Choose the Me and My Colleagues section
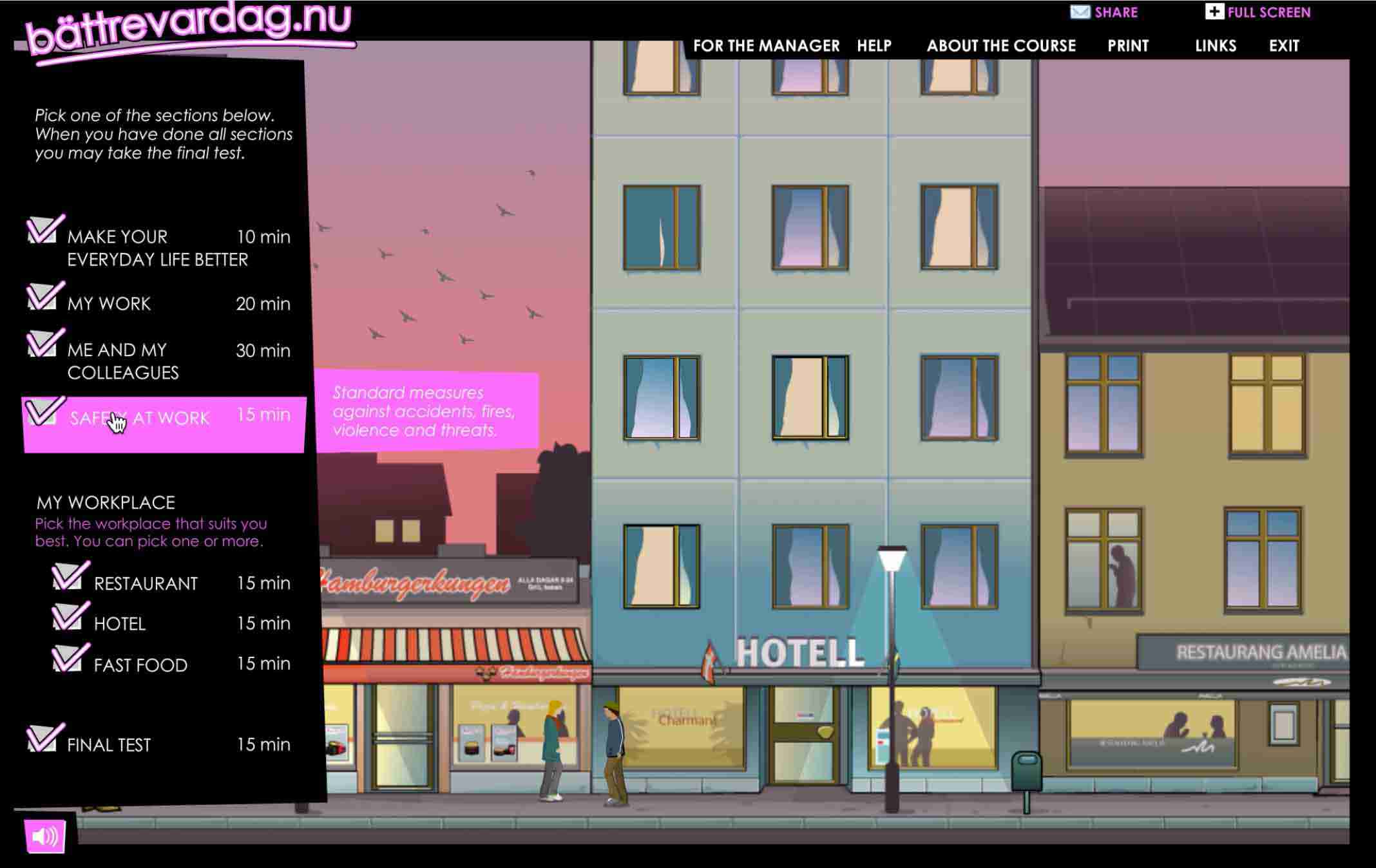This screenshot has width=1376, height=868. click(122, 361)
